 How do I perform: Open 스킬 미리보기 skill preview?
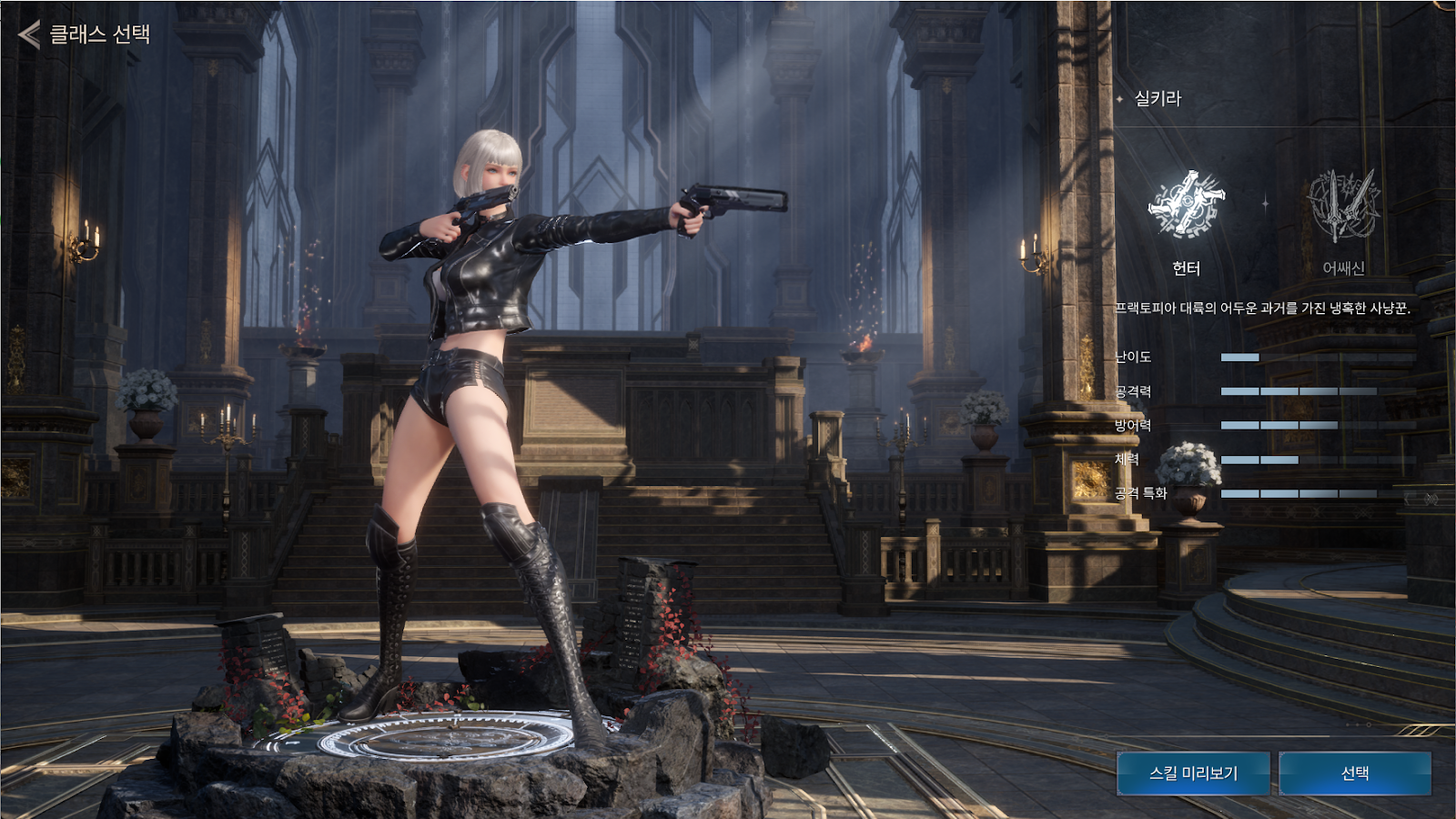pyautogui.click(x=1193, y=773)
